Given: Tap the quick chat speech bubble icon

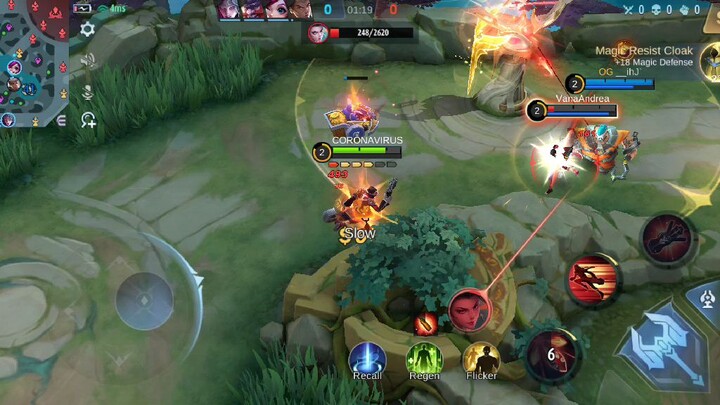Looking at the screenshot, I should [88, 120].
